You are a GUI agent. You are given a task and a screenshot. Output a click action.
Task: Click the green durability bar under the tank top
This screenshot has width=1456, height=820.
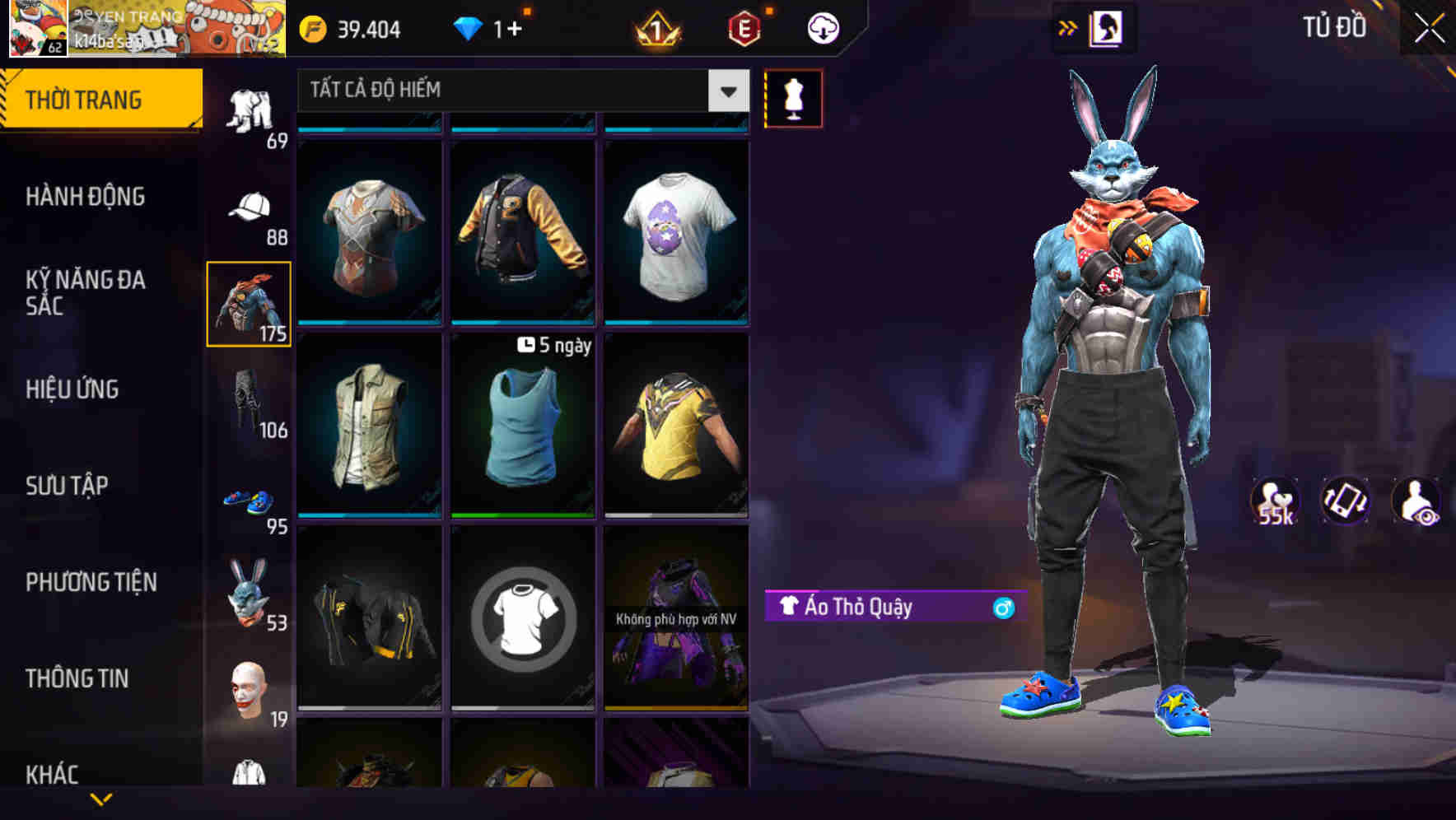click(521, 516)
